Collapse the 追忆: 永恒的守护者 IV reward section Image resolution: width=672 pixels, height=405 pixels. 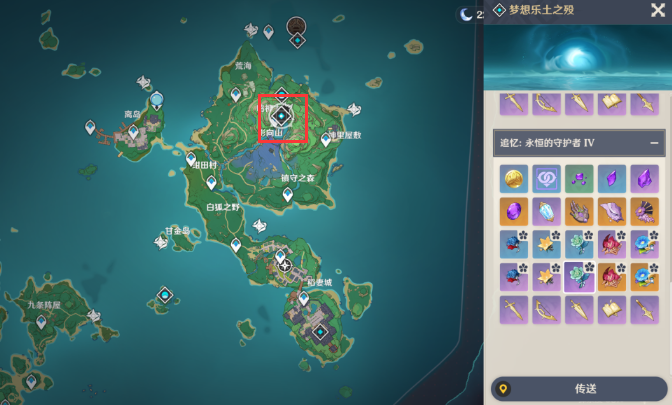point(654,143)
